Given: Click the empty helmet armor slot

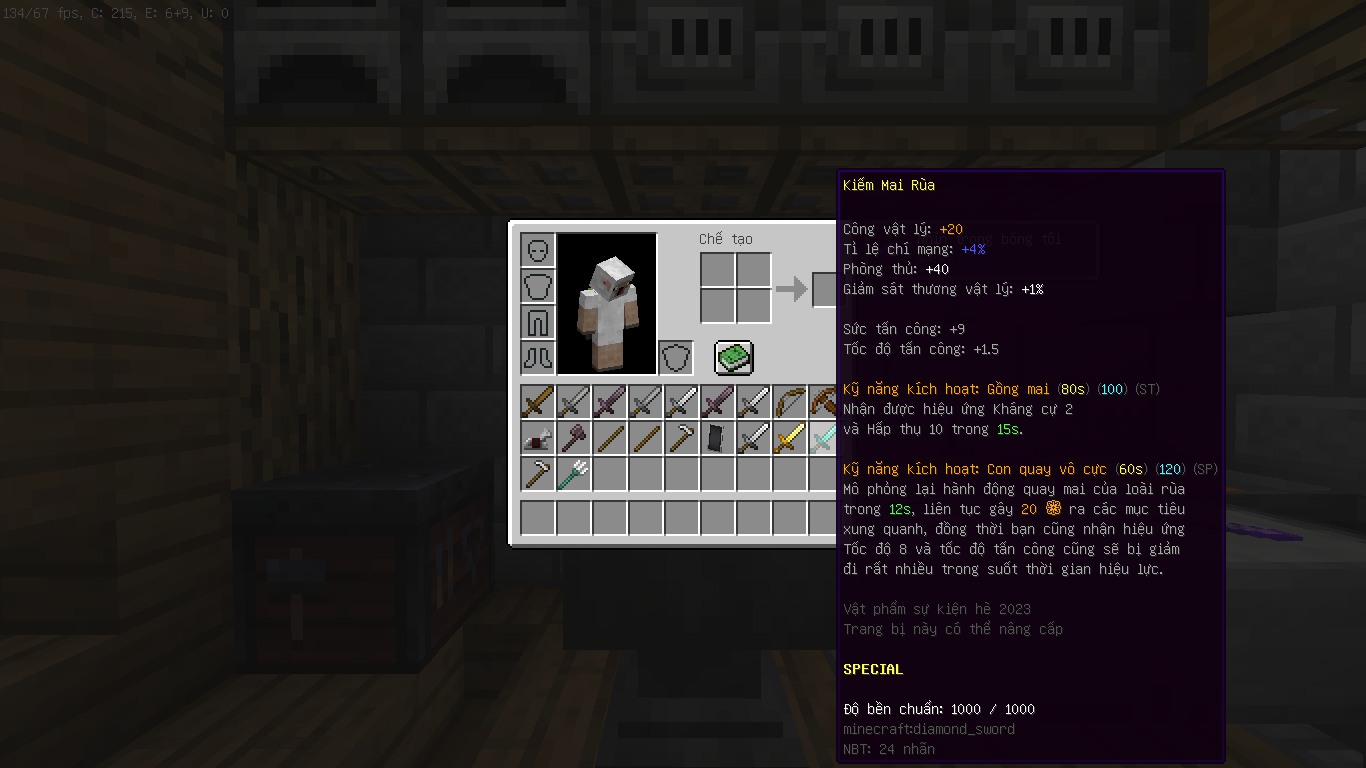Looking at the screenshot, I should click(538, 250).
